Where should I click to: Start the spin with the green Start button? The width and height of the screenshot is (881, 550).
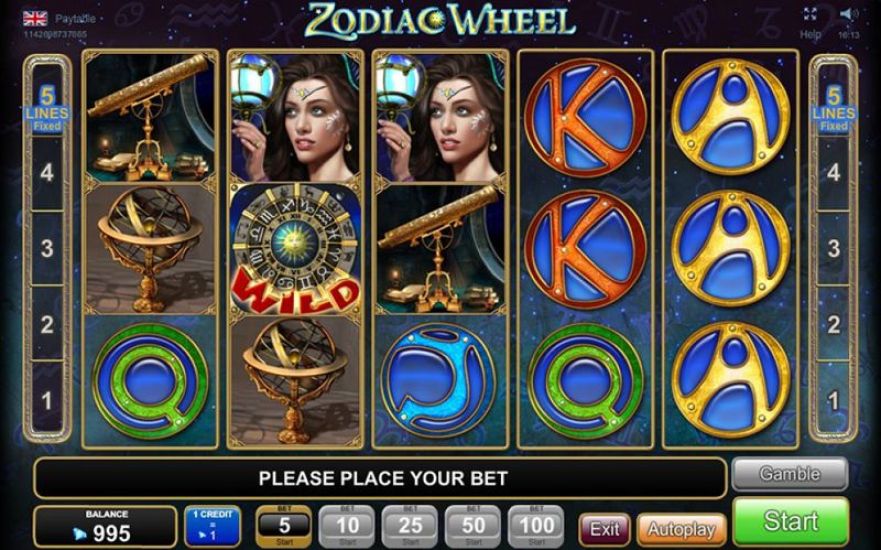pos(790,522)
